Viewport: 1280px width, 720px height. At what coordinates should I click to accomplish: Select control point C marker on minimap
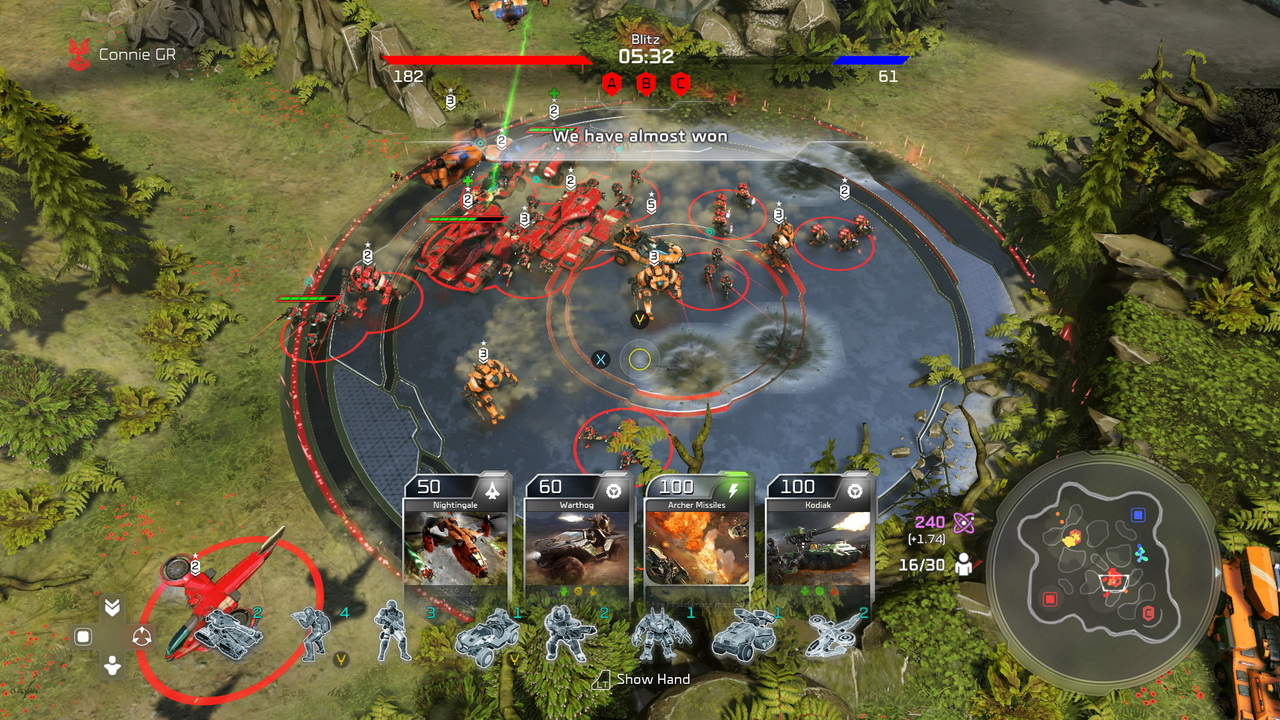(x=1148, y=612)
